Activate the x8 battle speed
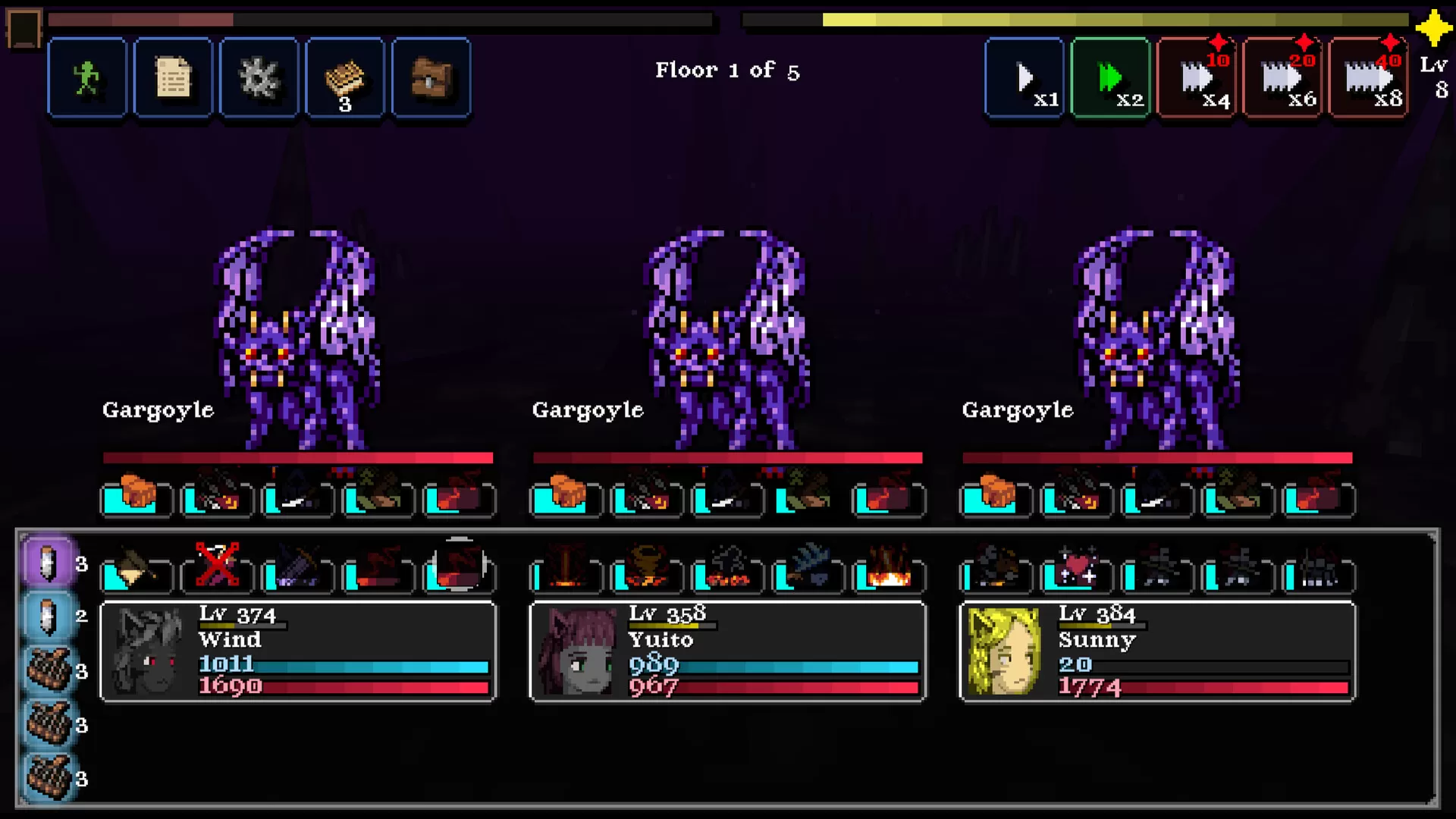Screen dimensions: 1456x819 tap(1368, 78)
